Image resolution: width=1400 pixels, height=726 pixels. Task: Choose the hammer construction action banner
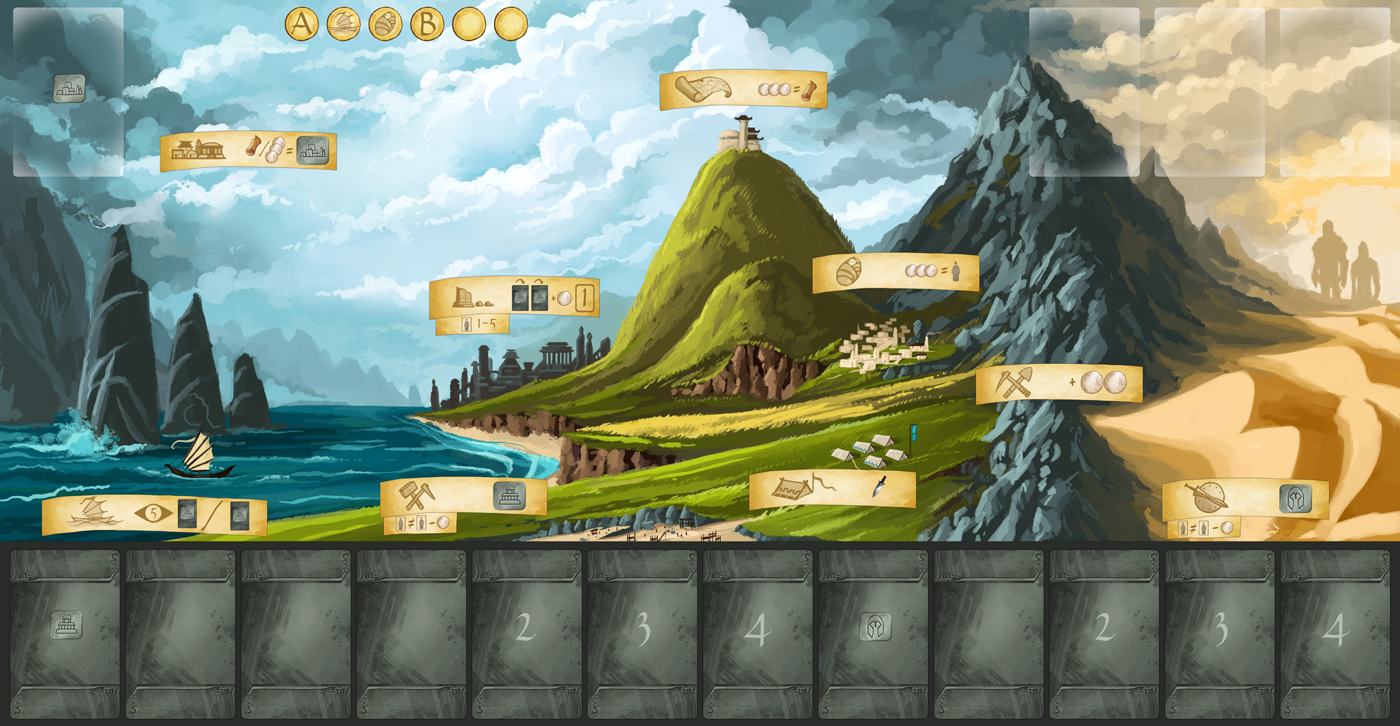463,496
